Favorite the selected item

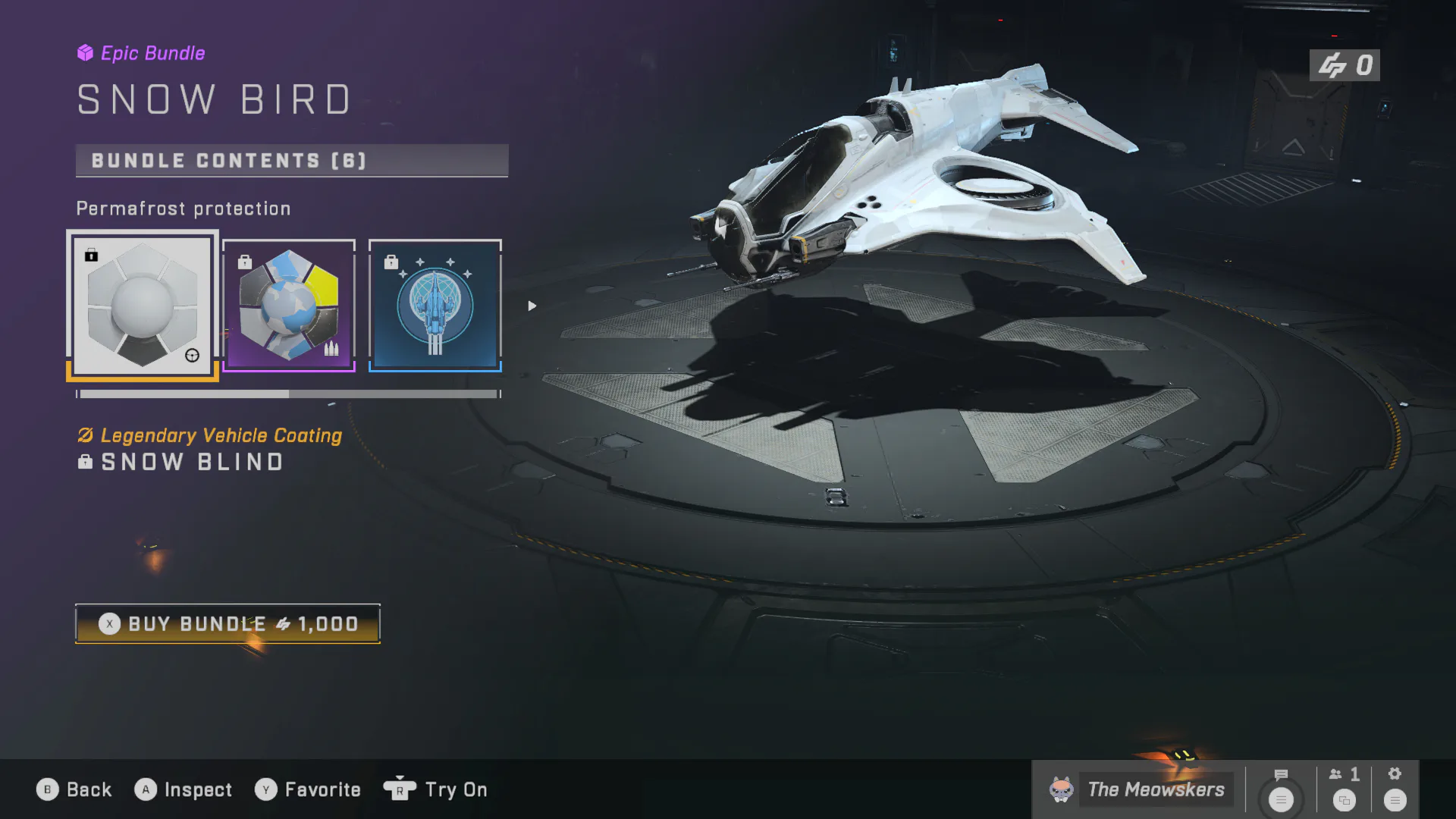click(x=308, y=789)
